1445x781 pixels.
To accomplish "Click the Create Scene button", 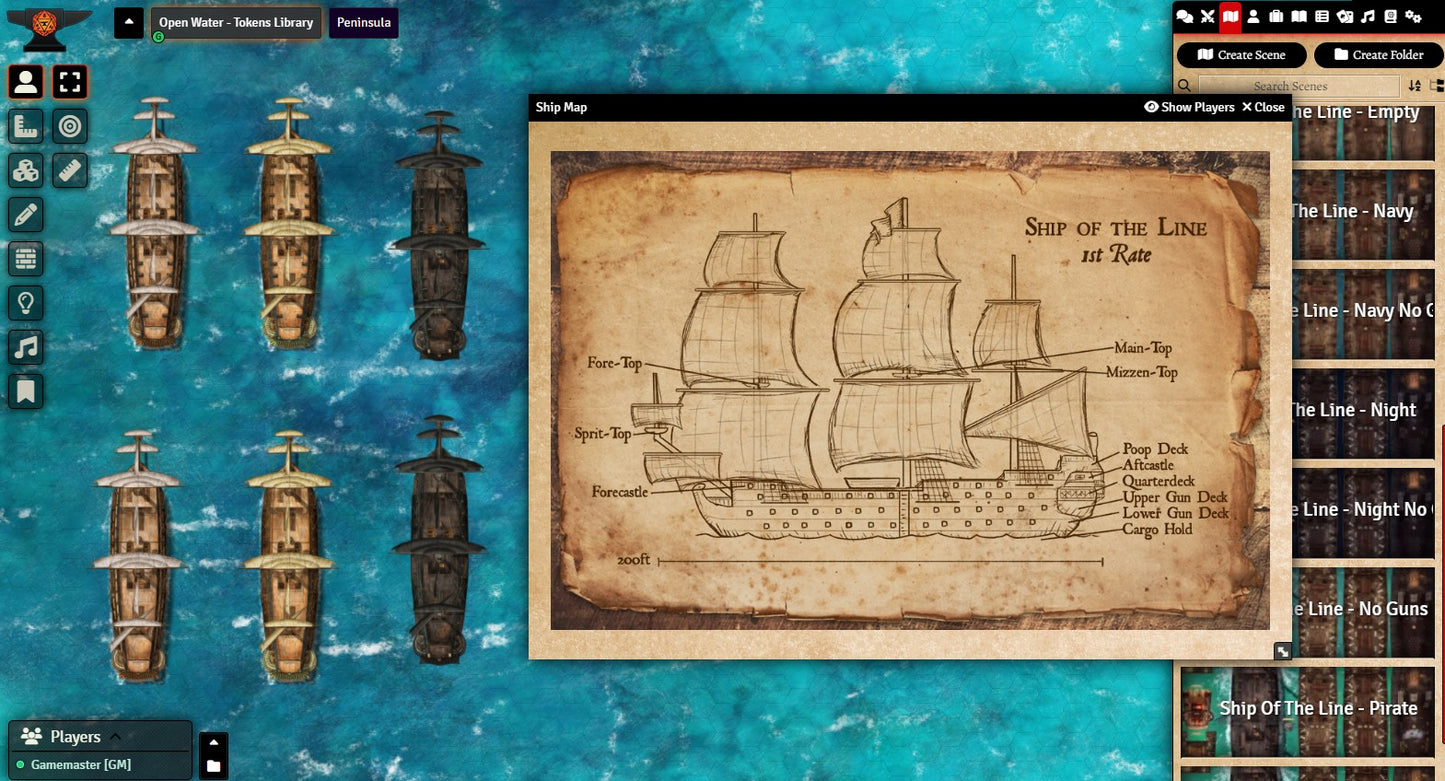I will pyautogui.click(x=1241, y=55).
